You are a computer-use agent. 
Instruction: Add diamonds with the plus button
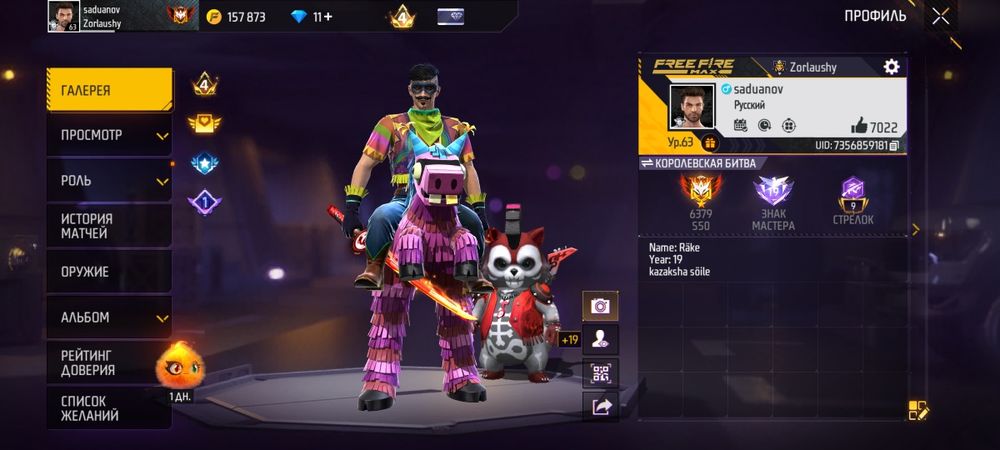coord(328,17)
